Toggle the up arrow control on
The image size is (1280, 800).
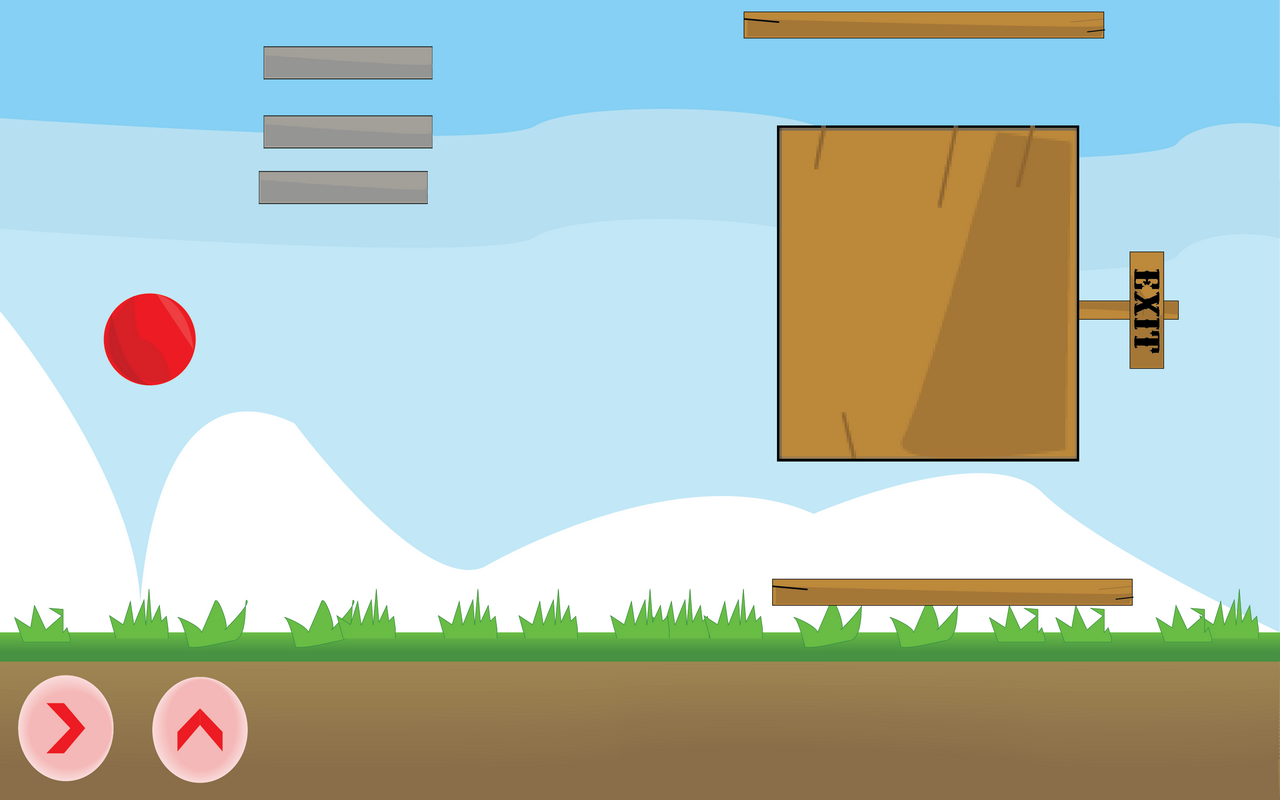pyautogui.click(x=199, y=729)
